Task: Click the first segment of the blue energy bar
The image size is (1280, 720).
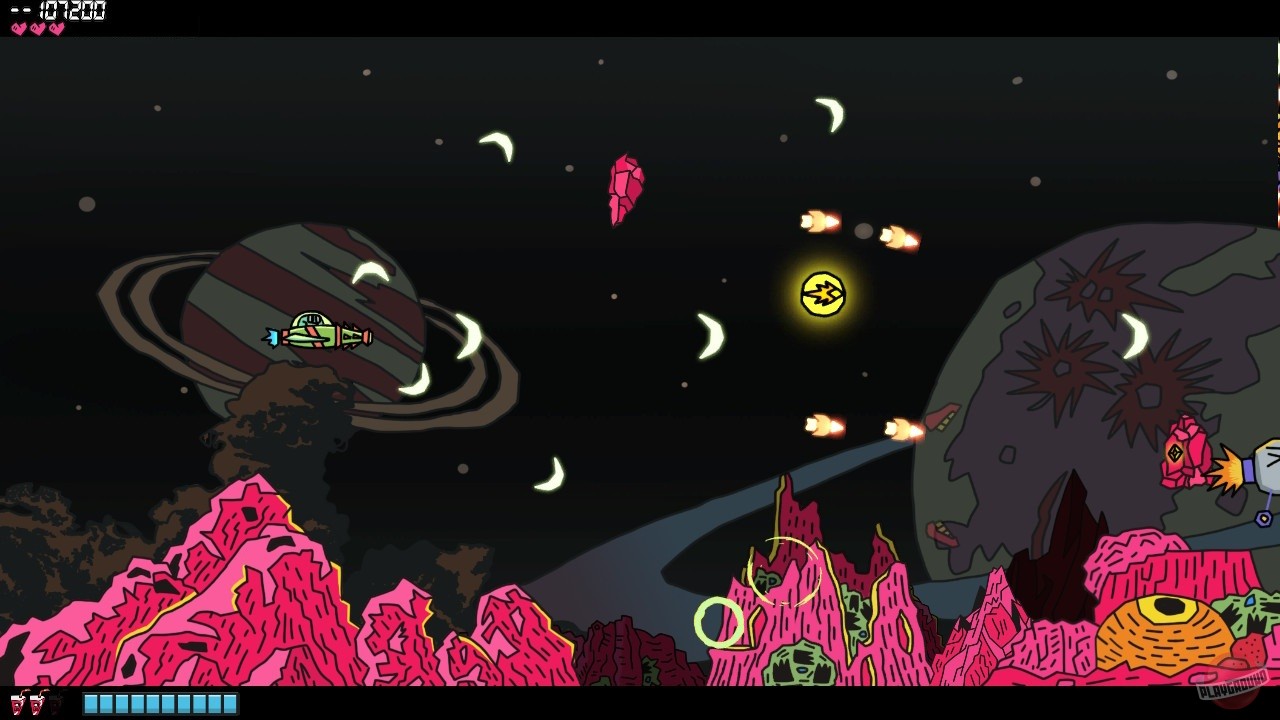Action: (x=92, y=700)
